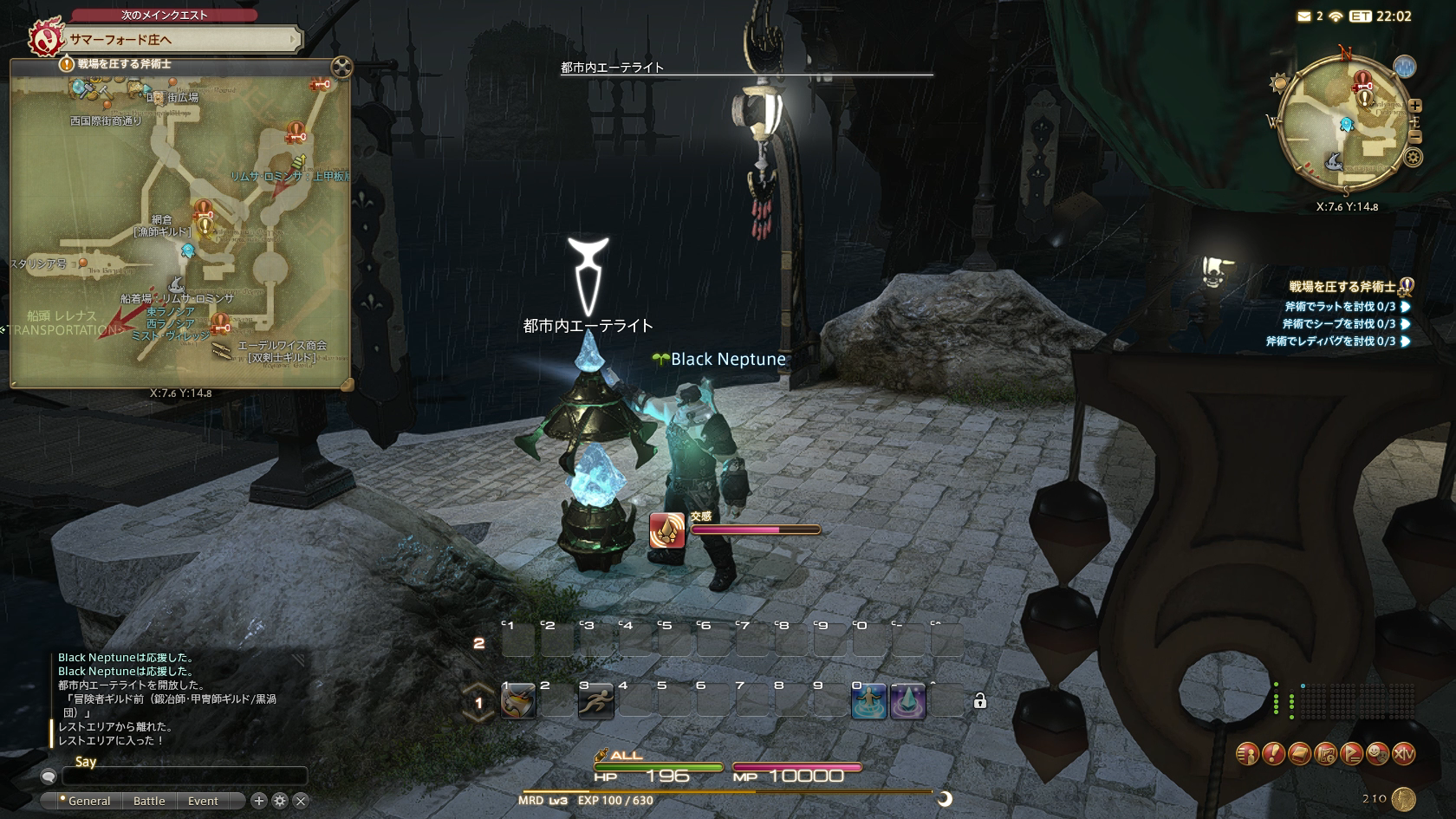The height and width of the screenshot is (819, 1456).
Task: Add a new chat tab with the plus button
Action: click(x=258, y=801)
